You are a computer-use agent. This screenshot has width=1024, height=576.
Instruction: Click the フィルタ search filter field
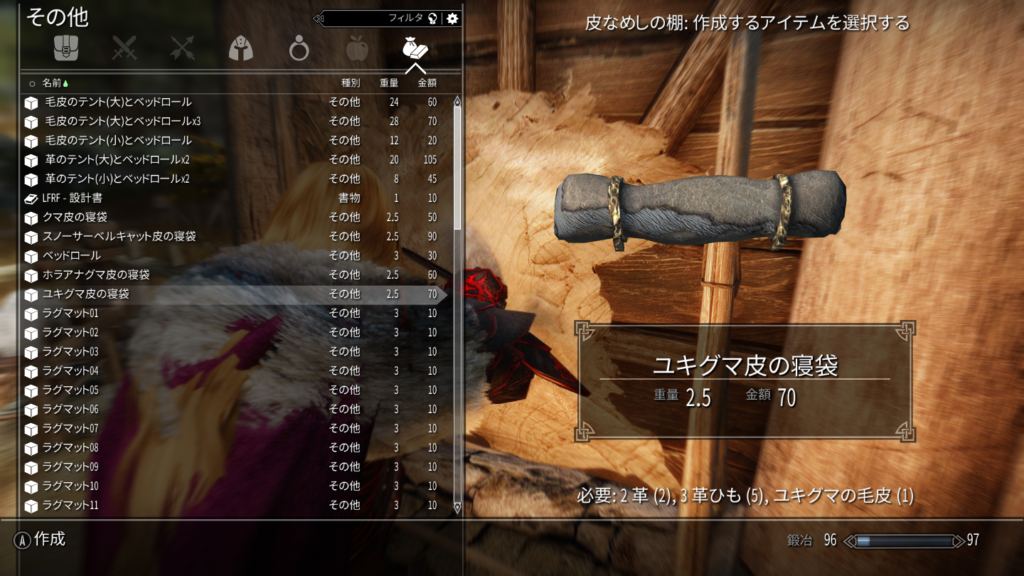point(380,18)
